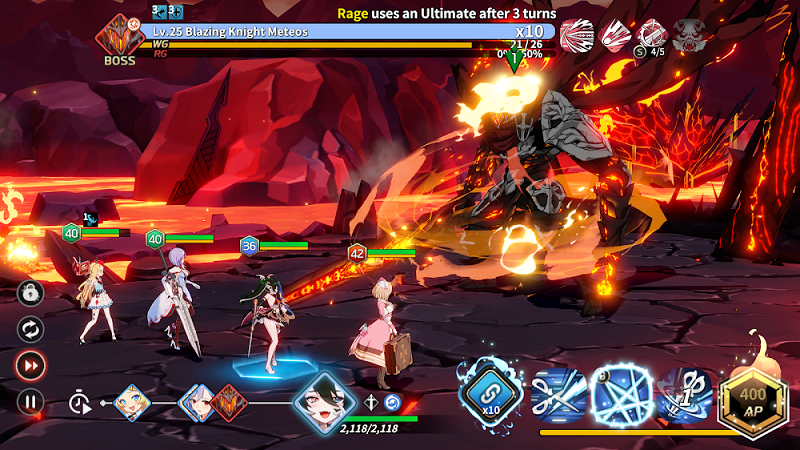
Task: Click the padlock lock button
Action: [x=31, y=292]
